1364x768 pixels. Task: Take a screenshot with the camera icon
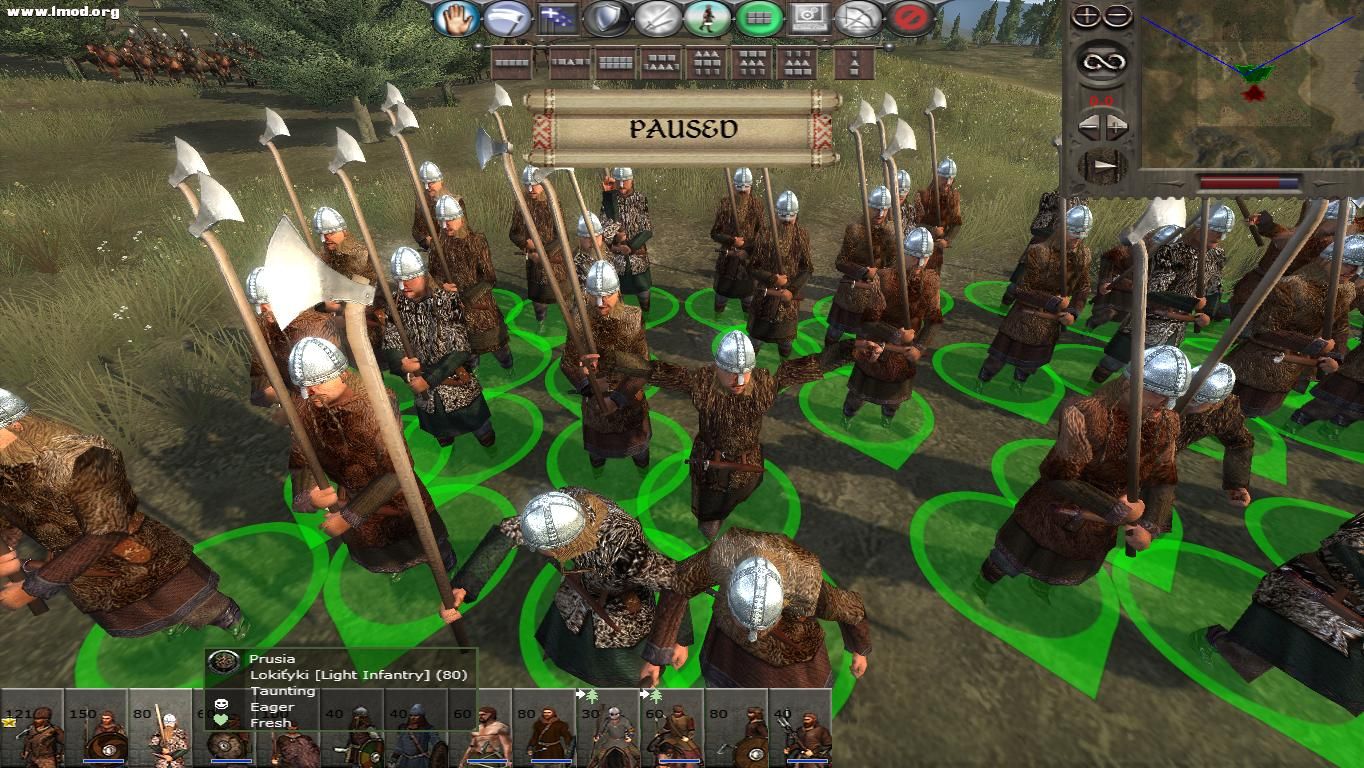(808, 17)
